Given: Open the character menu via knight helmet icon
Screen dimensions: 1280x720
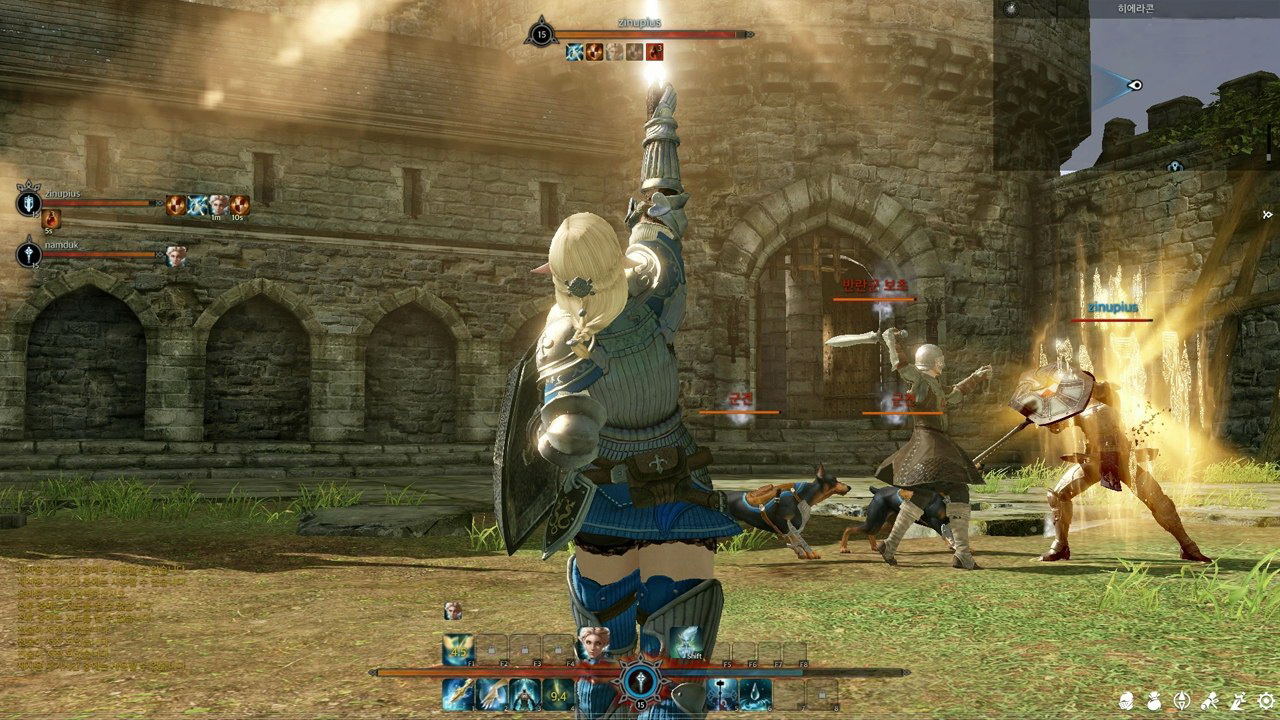Looking at the screenshot, I should pos(1128,701).
